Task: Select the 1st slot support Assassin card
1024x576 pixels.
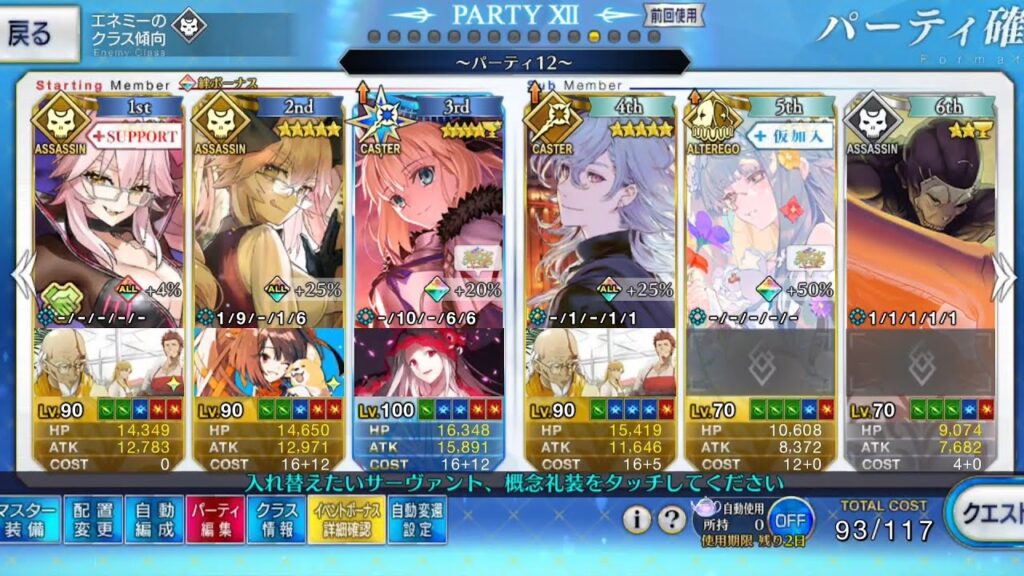Action: point(108,230)
